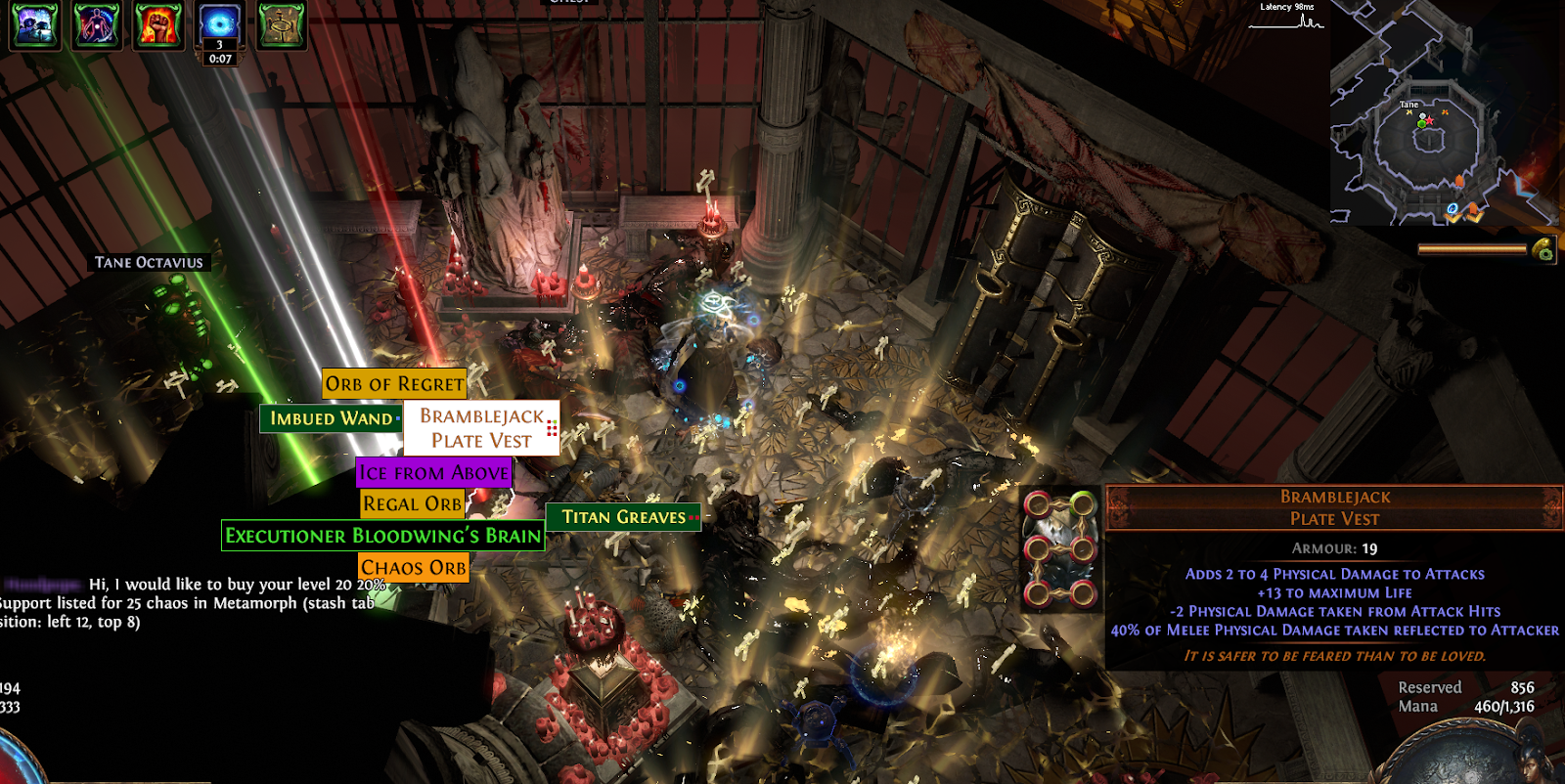1565x784 pixels.
Task: Collect the Chaos Orb drop
Action: click(x=413, y=568)
